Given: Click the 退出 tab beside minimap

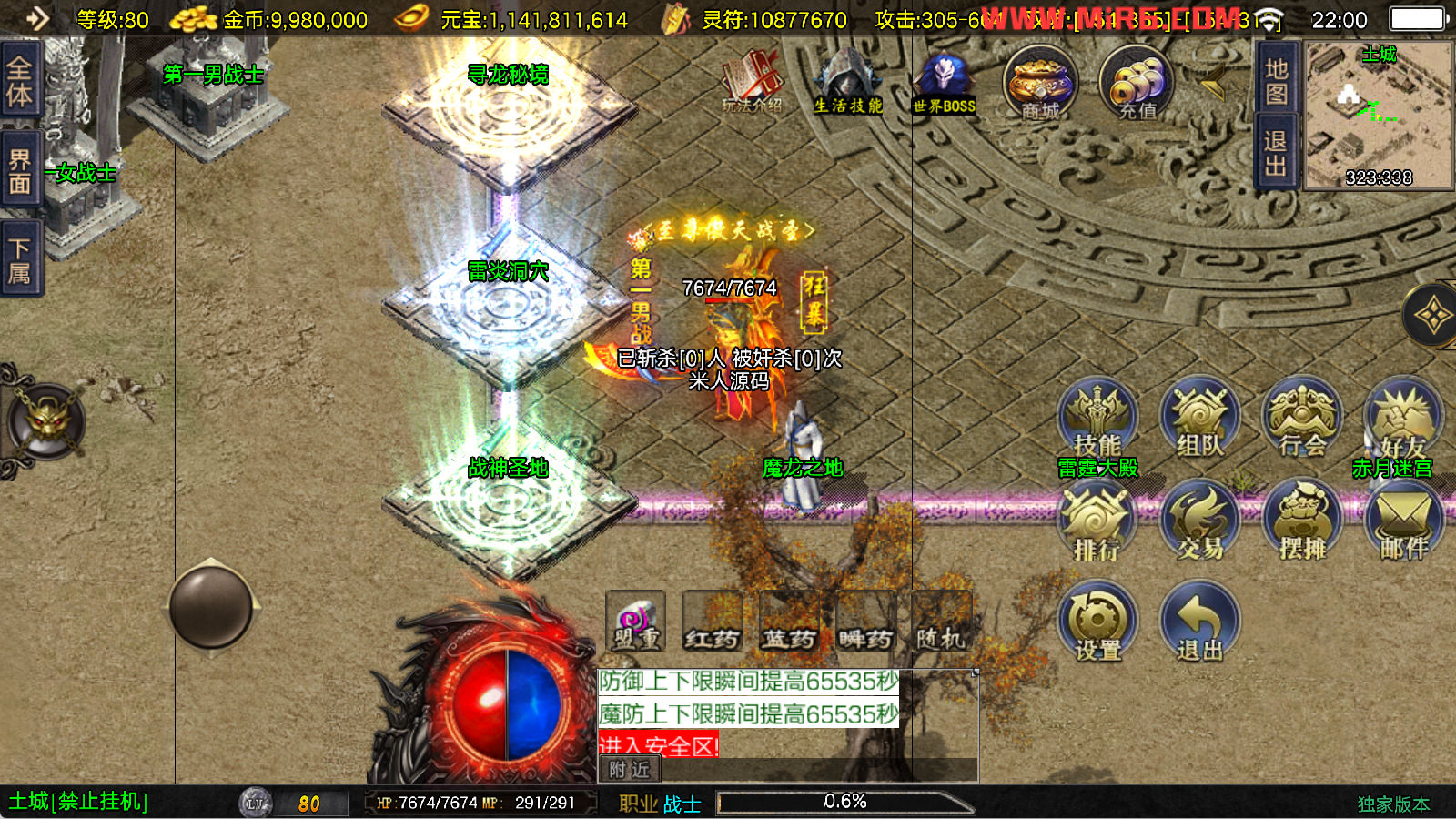Looking at the screenshot, I should [1276, 153].
